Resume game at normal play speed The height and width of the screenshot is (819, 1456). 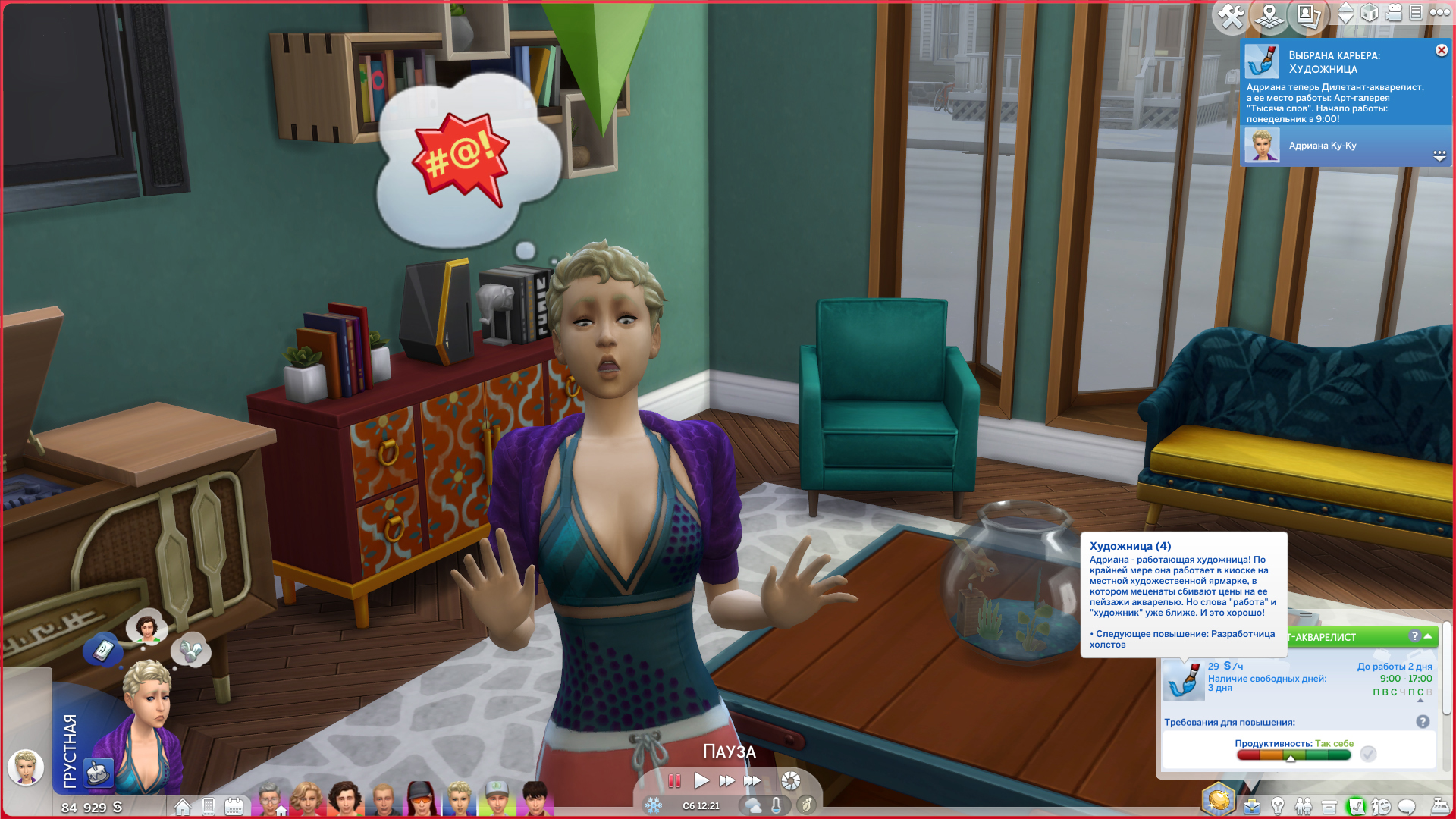tap(701, 780)
